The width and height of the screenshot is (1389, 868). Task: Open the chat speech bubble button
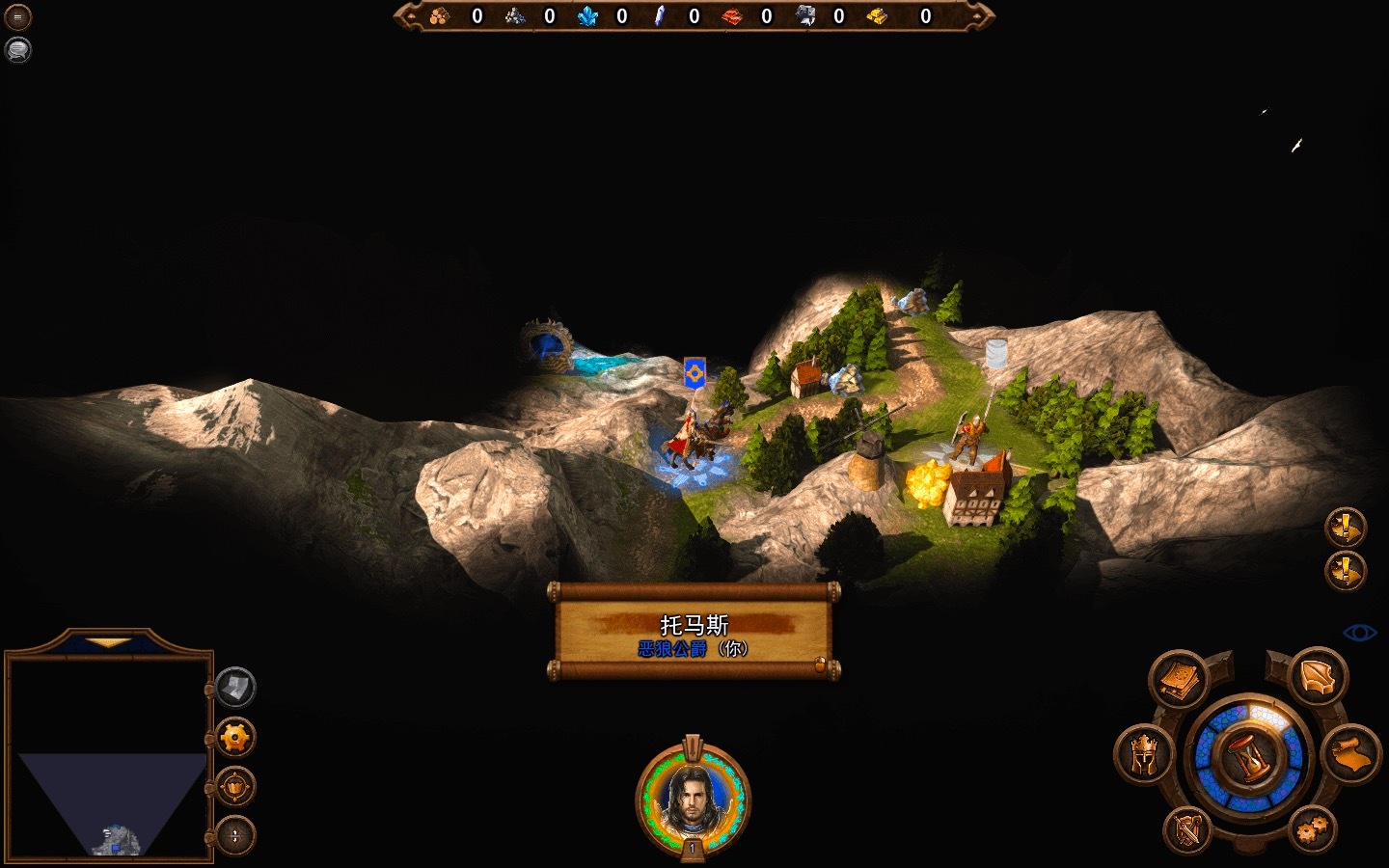pyautogui.click(x=17, y=49)
